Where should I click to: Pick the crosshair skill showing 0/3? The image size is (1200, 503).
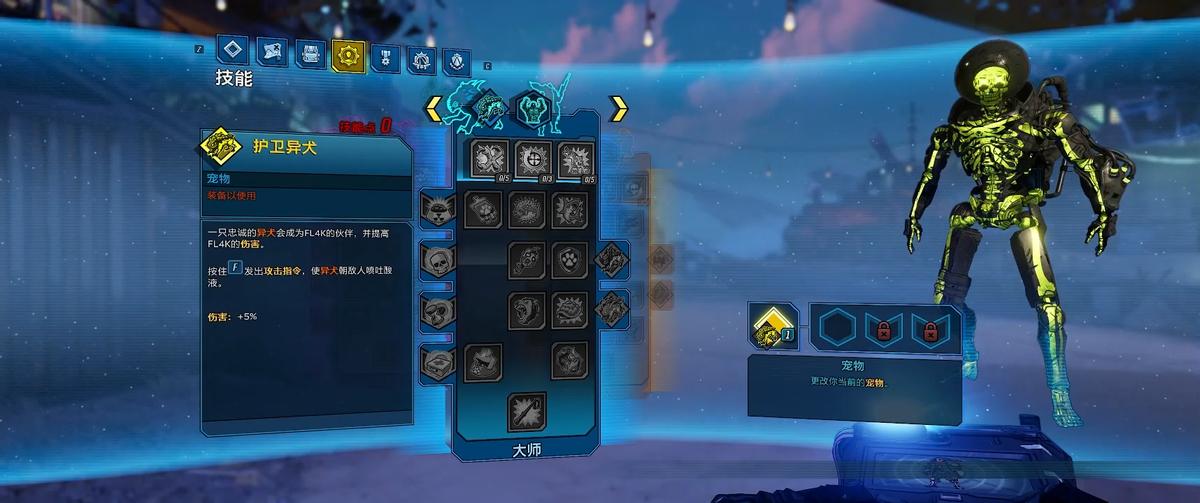click(x=533, y=159)
